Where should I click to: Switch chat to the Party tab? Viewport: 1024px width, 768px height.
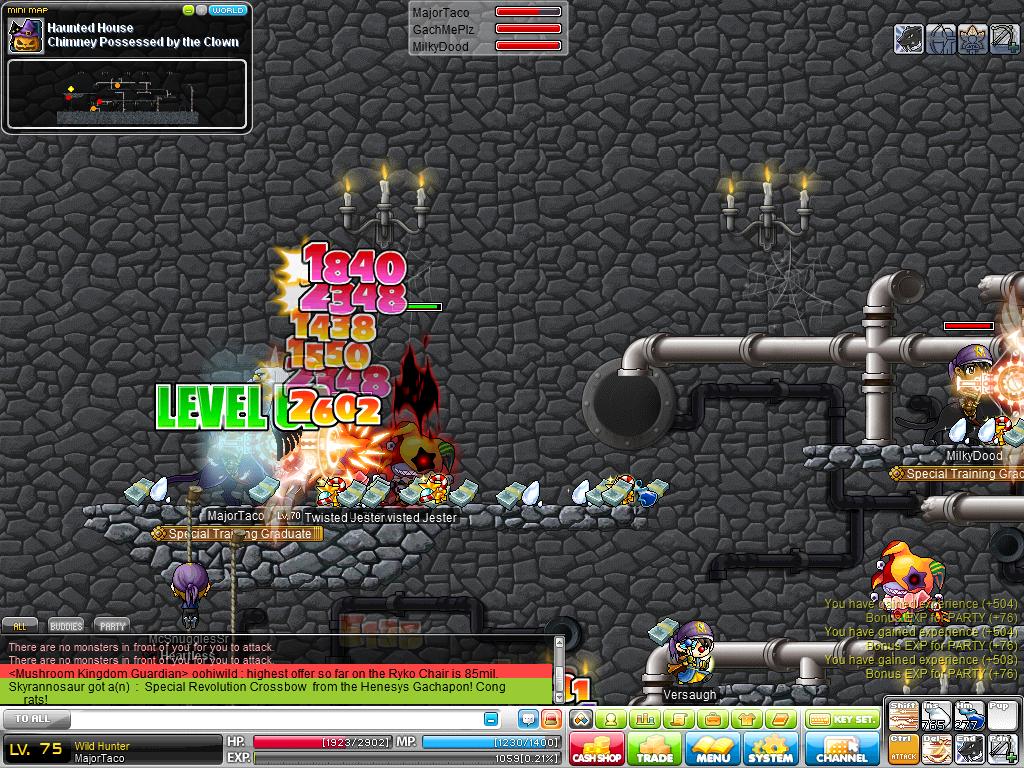[x=112, y=626]
